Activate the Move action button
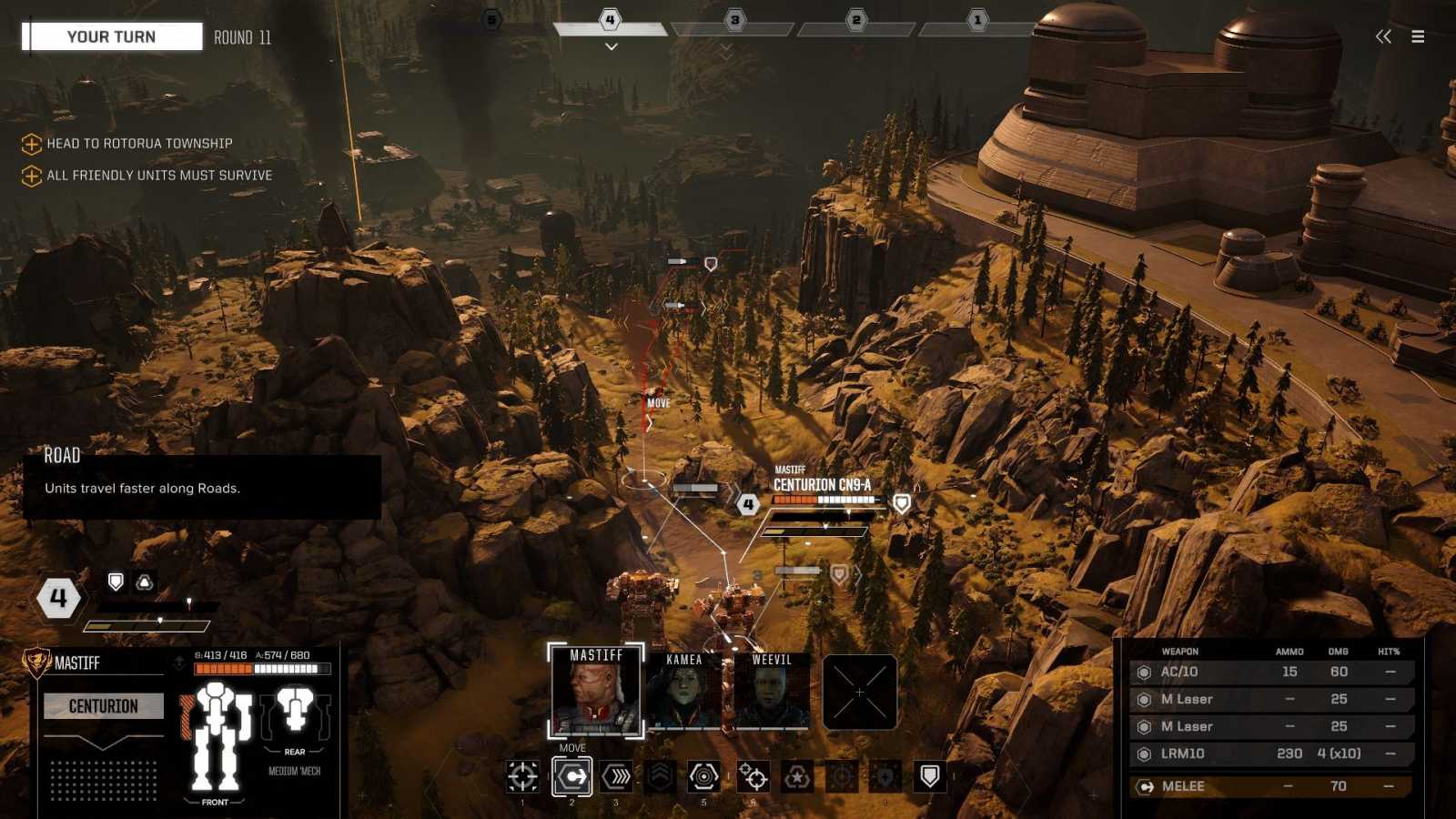The width and height of the screenshot is (1456, 819). [571, 776]
